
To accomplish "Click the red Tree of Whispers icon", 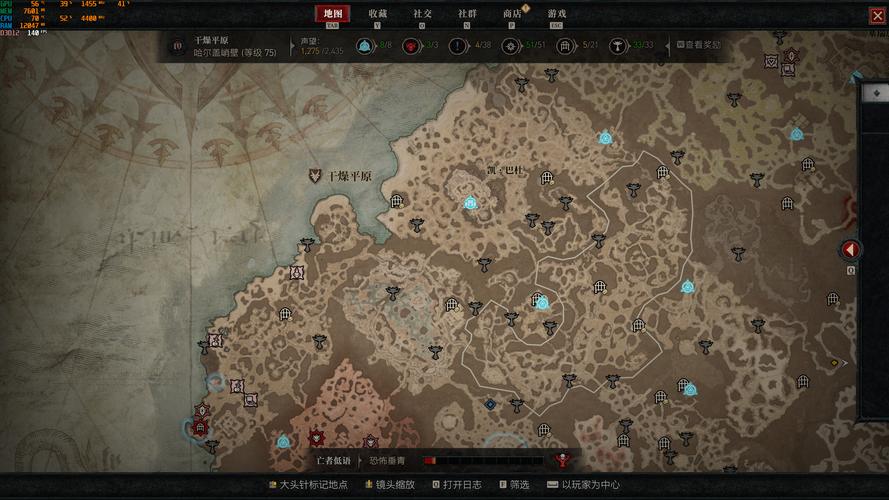I will point(563,460).
